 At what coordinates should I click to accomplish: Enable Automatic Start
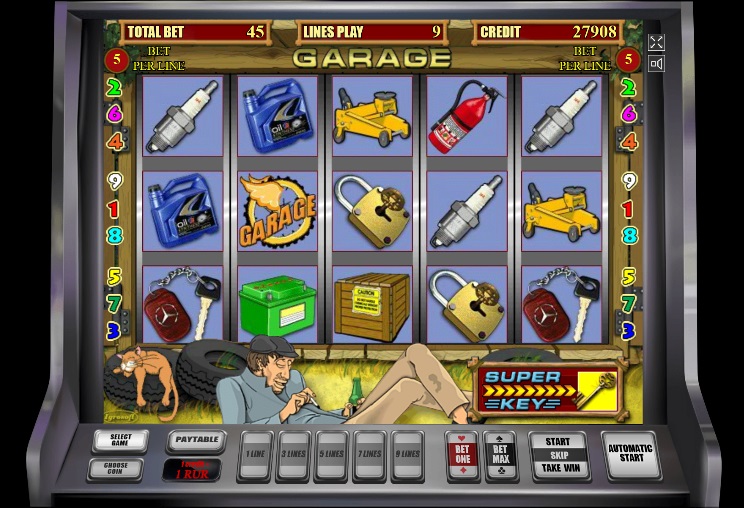click(630, 455)
